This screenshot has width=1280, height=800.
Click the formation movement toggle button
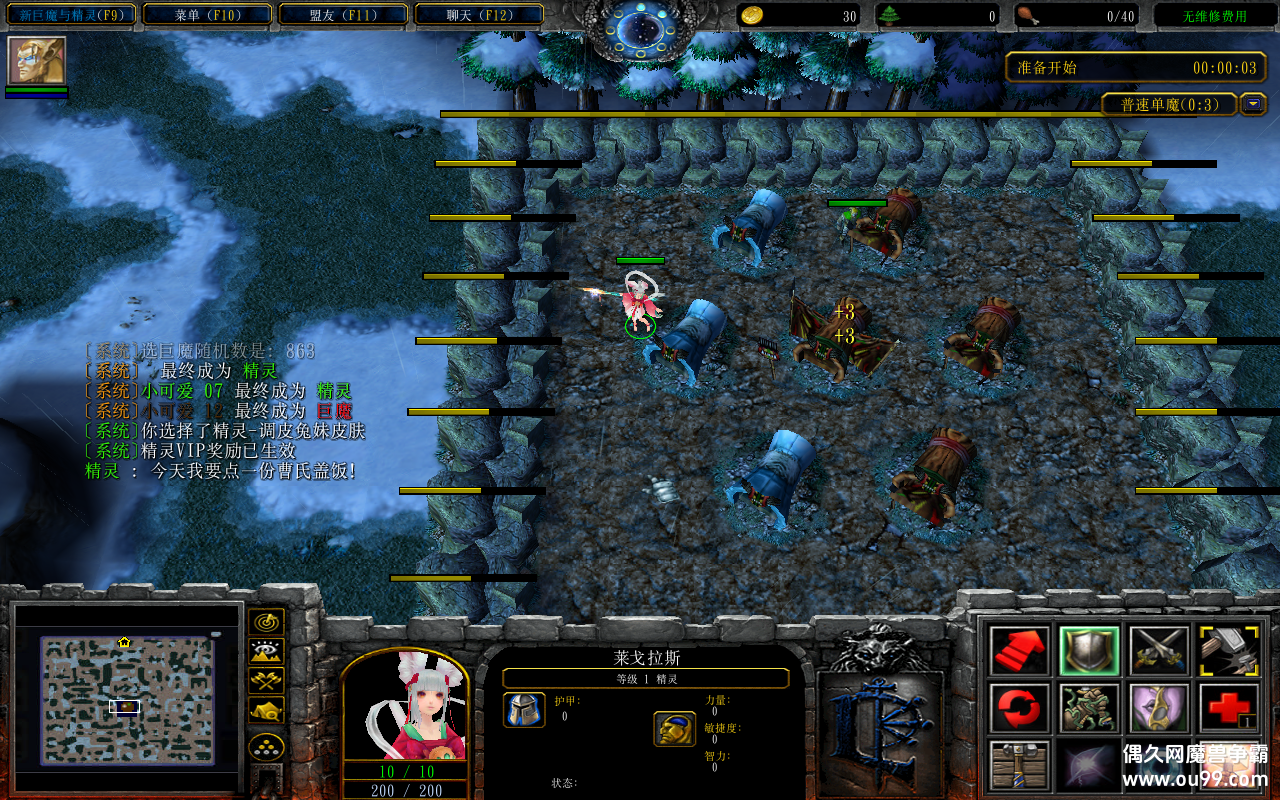click(266, 746)
